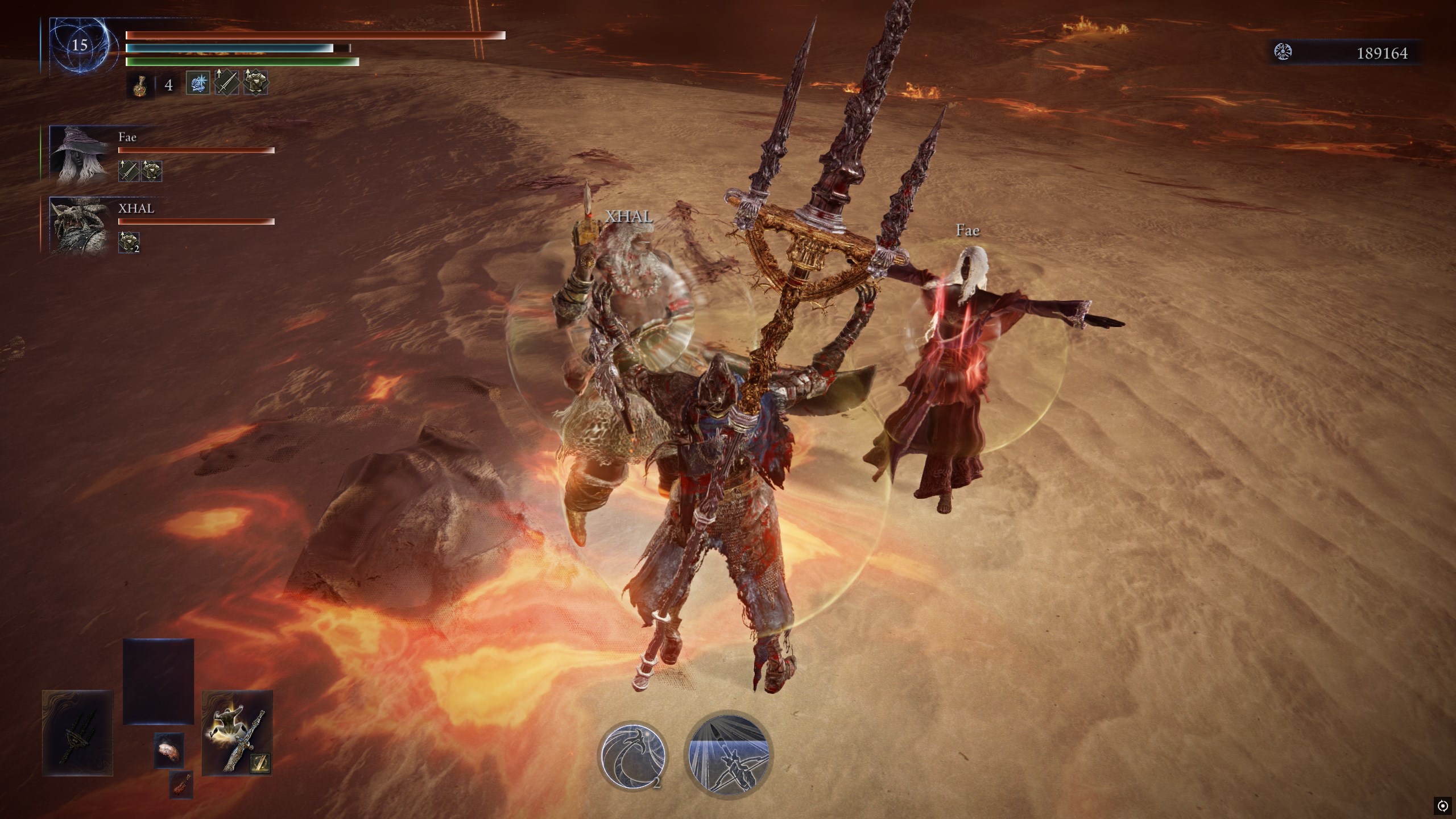1456x819 pixels.
Task: Use the pale meat lump item slot
Action: click(x=169, y=750)
